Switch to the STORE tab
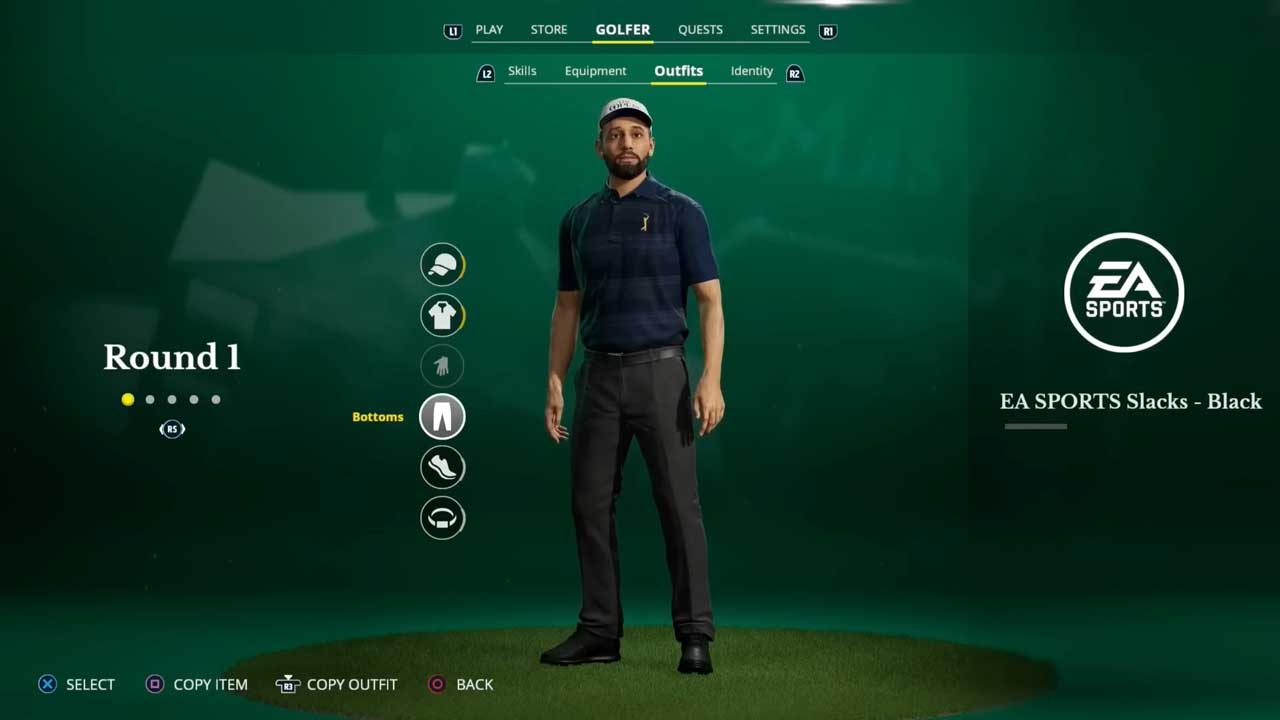1280x720 pixels. (x=549, y=30)
